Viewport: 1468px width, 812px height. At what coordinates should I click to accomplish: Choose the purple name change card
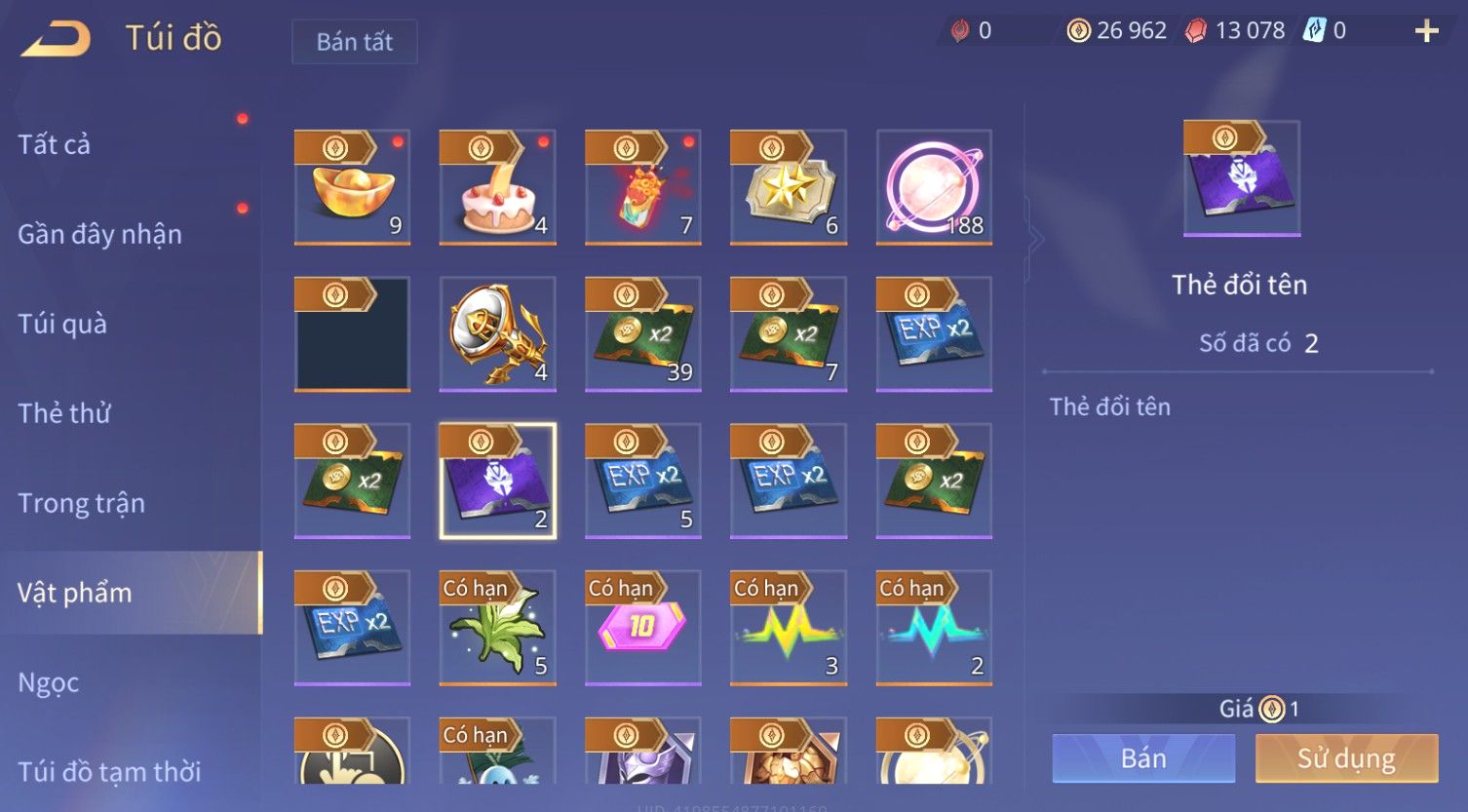[497, 481]
